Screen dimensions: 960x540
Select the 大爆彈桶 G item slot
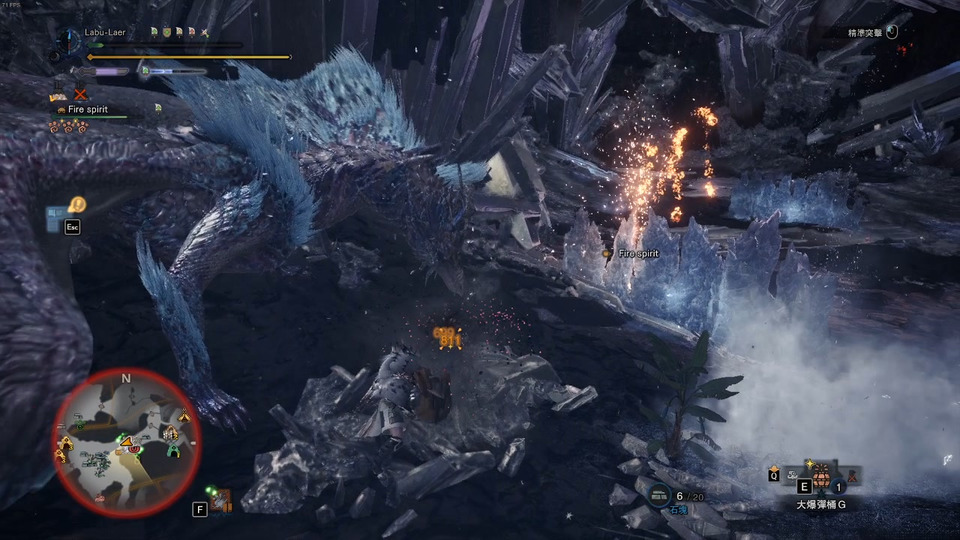[821, 477]
